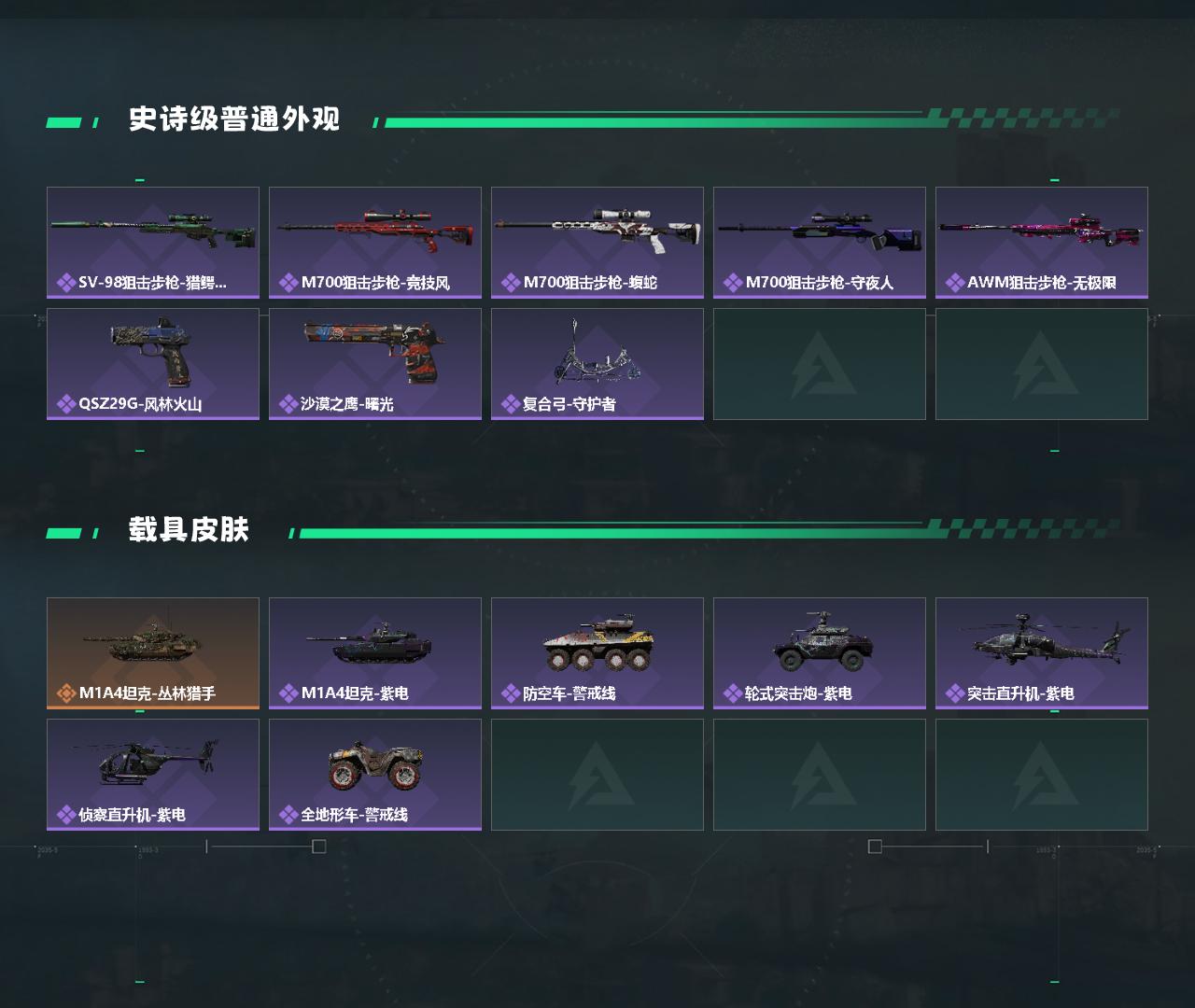Click the rarity icon beside 全地形车-警戒线
This screenshot has height=1008, width=1195.
pos(288,813)
